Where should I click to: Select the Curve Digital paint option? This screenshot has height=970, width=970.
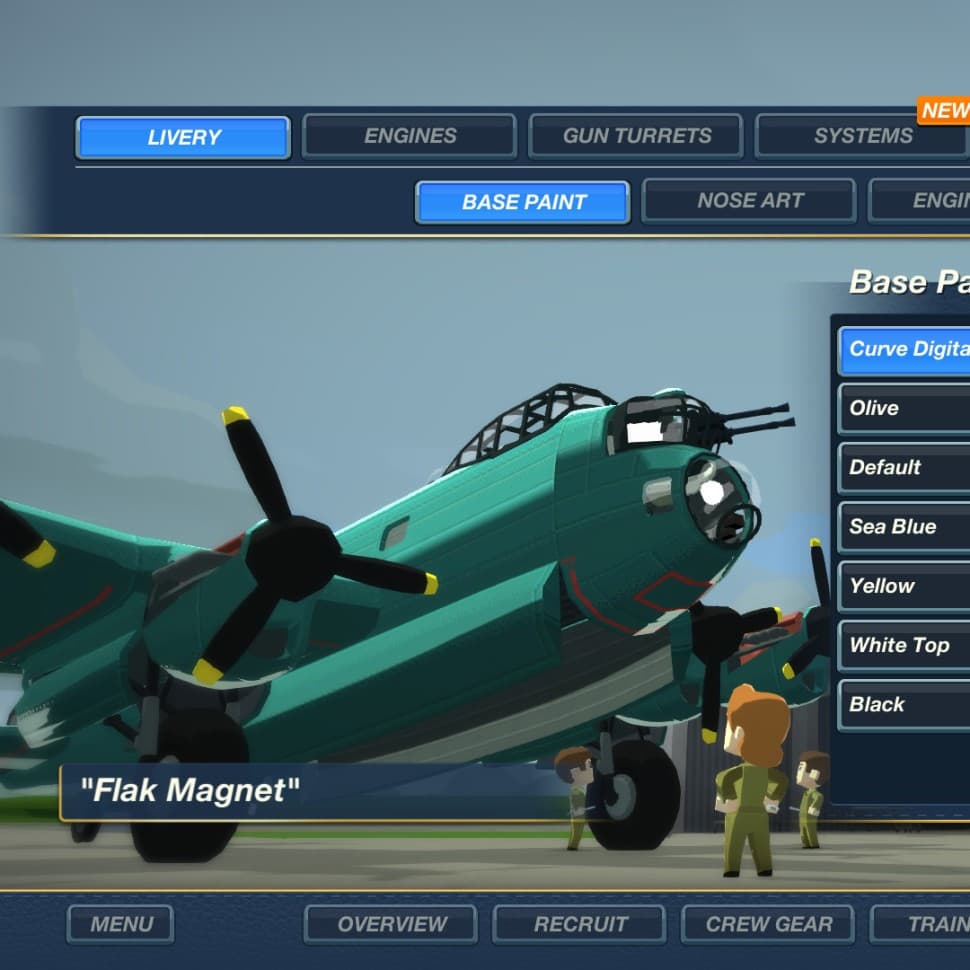click(x=905, y=350)
